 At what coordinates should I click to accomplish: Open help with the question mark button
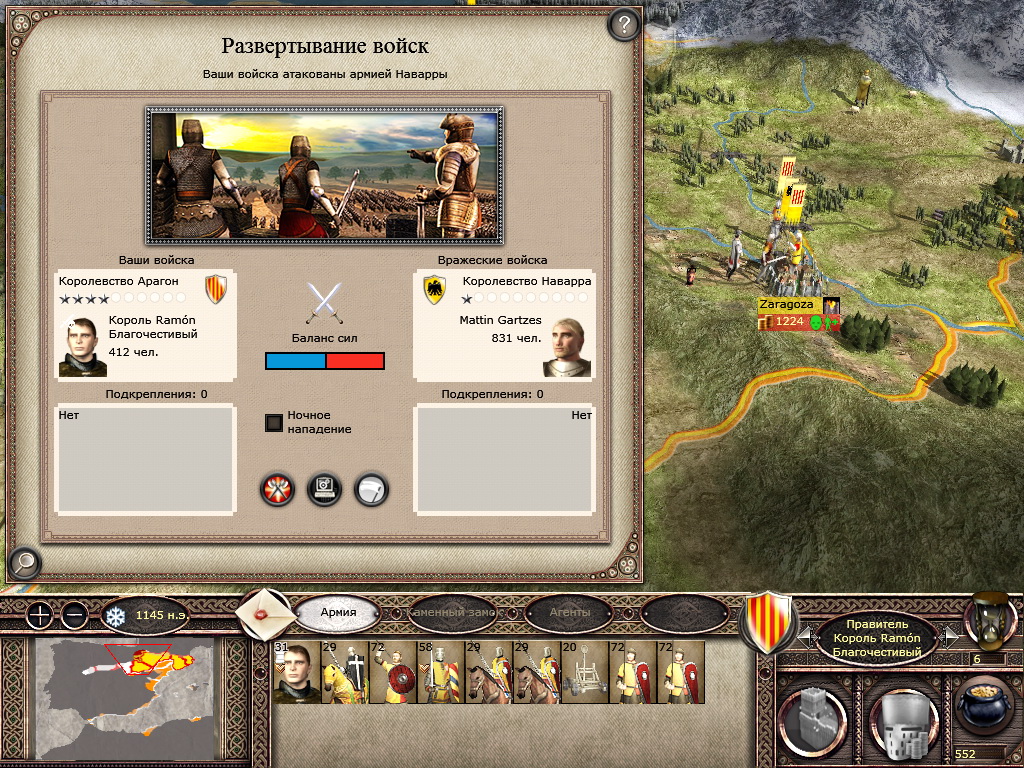(624, 24)
